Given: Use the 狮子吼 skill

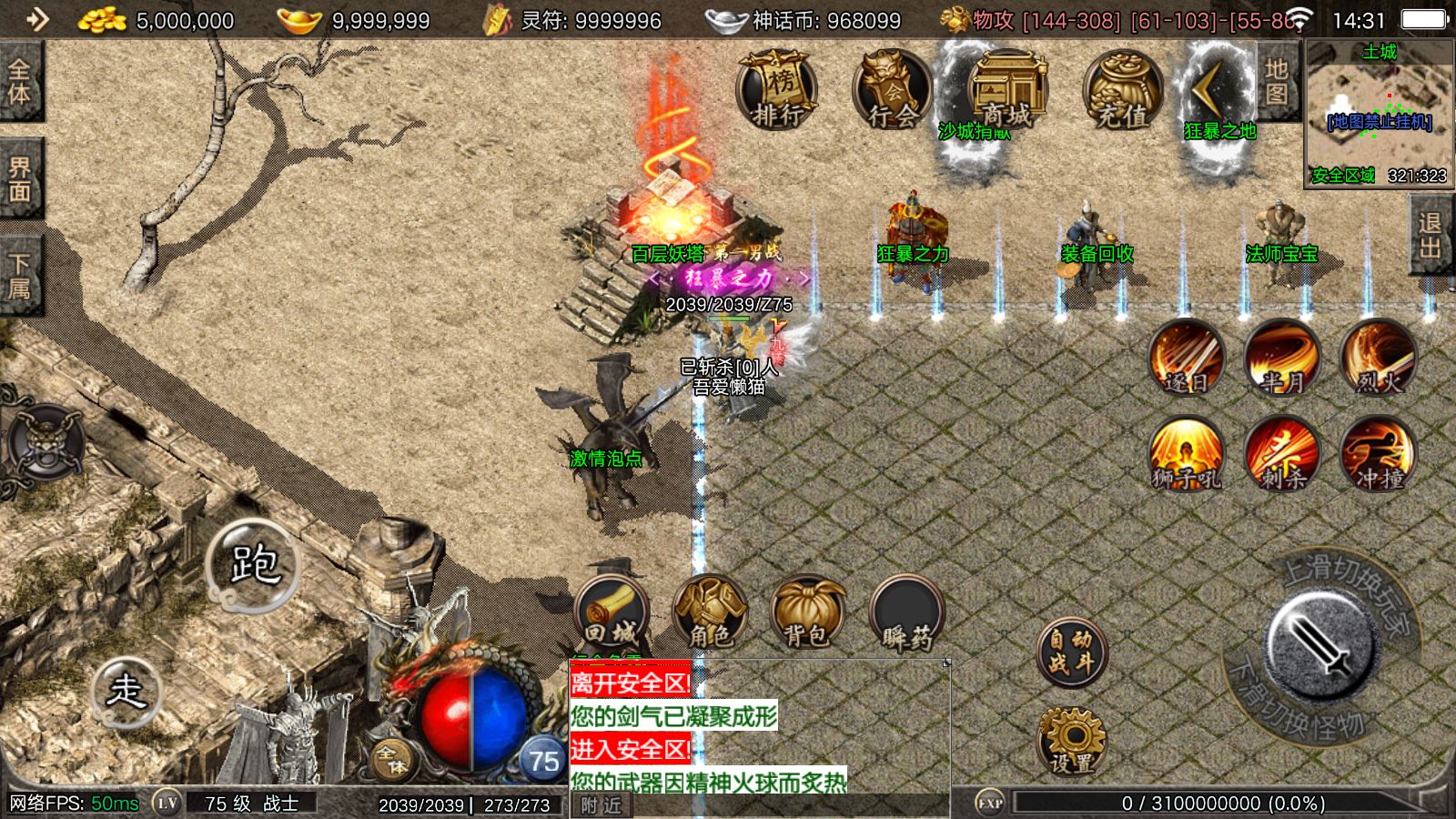Looking at the screenshot, I should [1186, 454].
